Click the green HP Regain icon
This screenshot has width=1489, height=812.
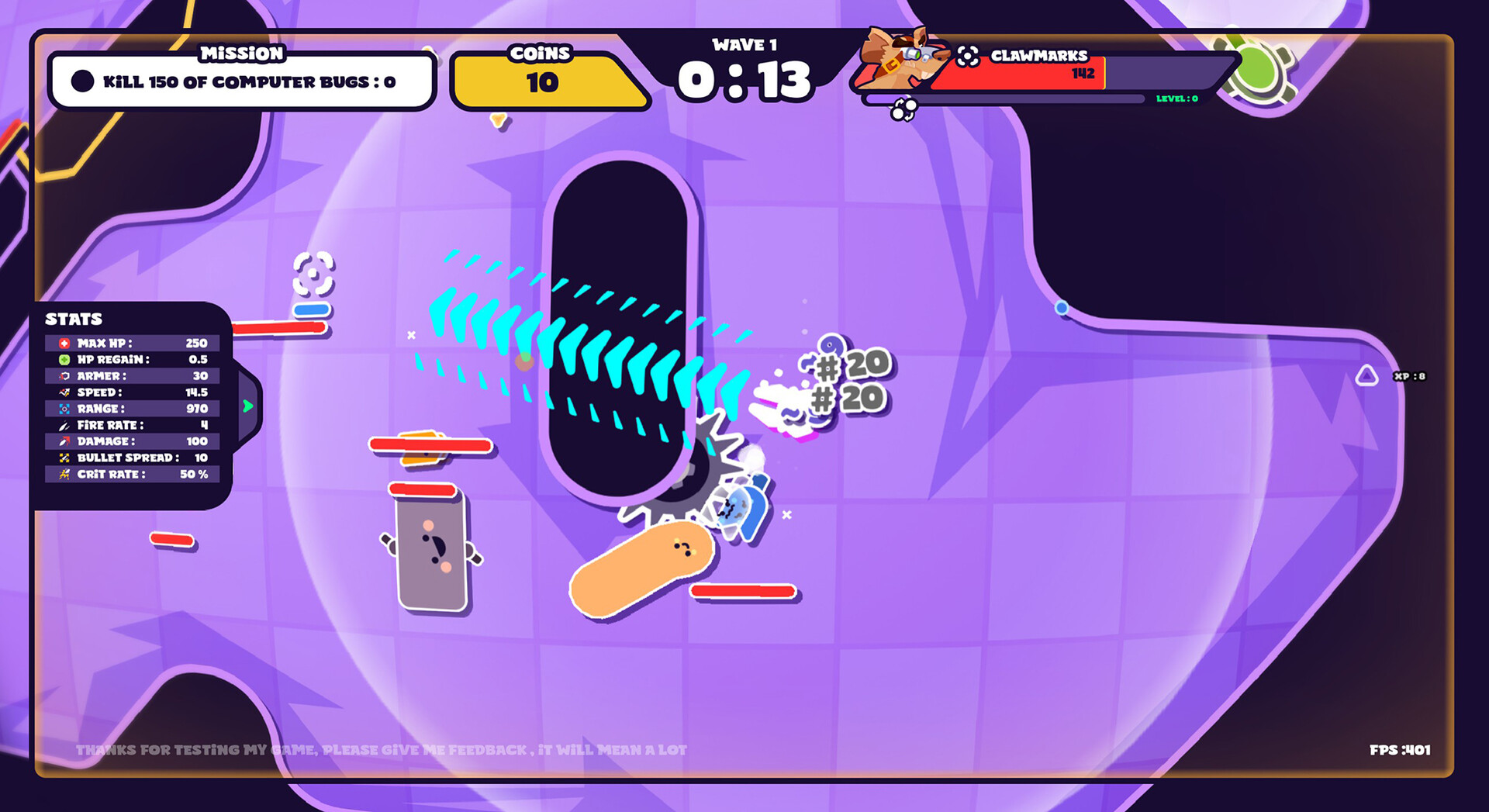coord(66,359)
